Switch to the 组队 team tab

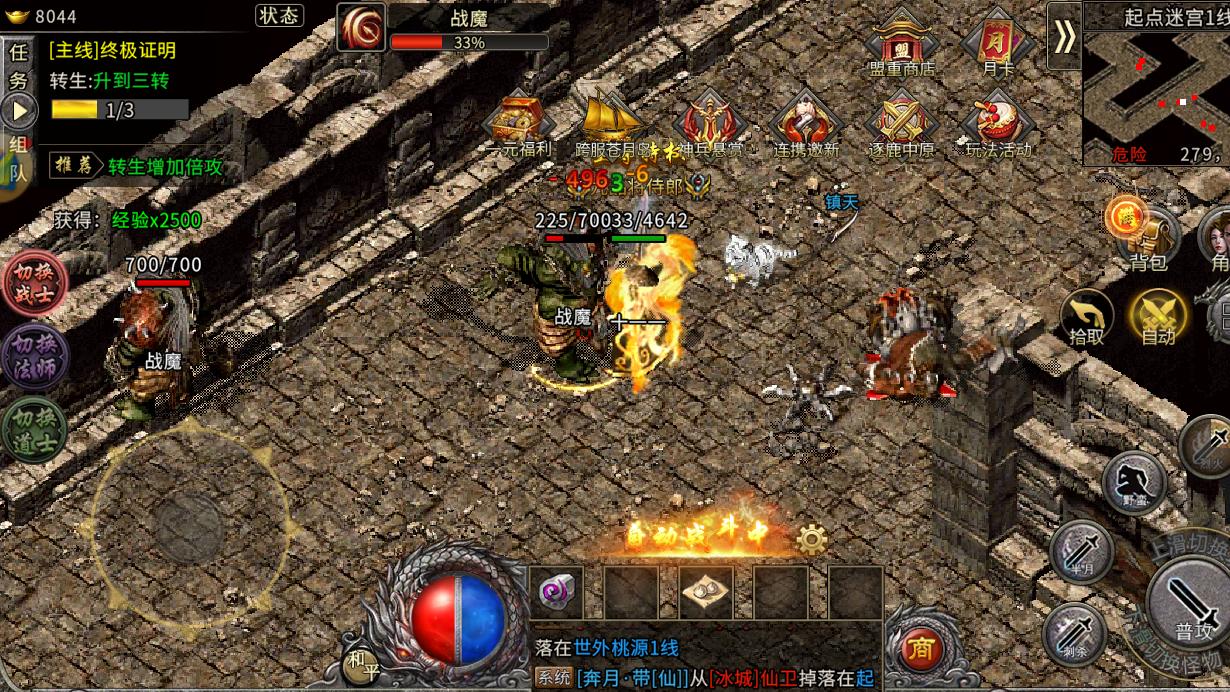[x=19, y=157]
